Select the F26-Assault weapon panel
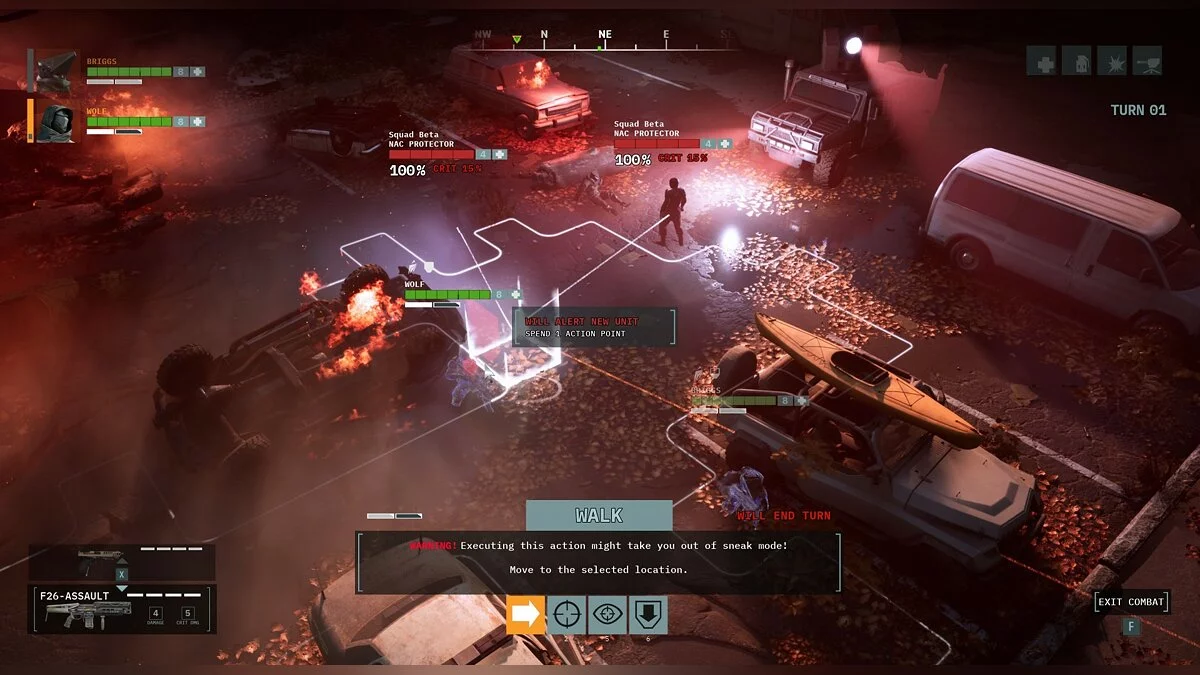The image size is (1200, 675). click(121, 609)
